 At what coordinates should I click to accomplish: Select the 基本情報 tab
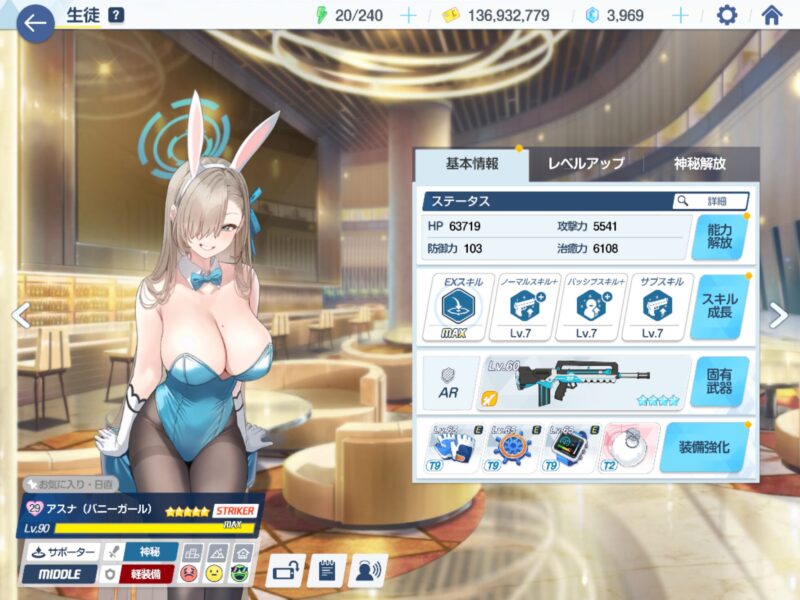coord(472,164)
